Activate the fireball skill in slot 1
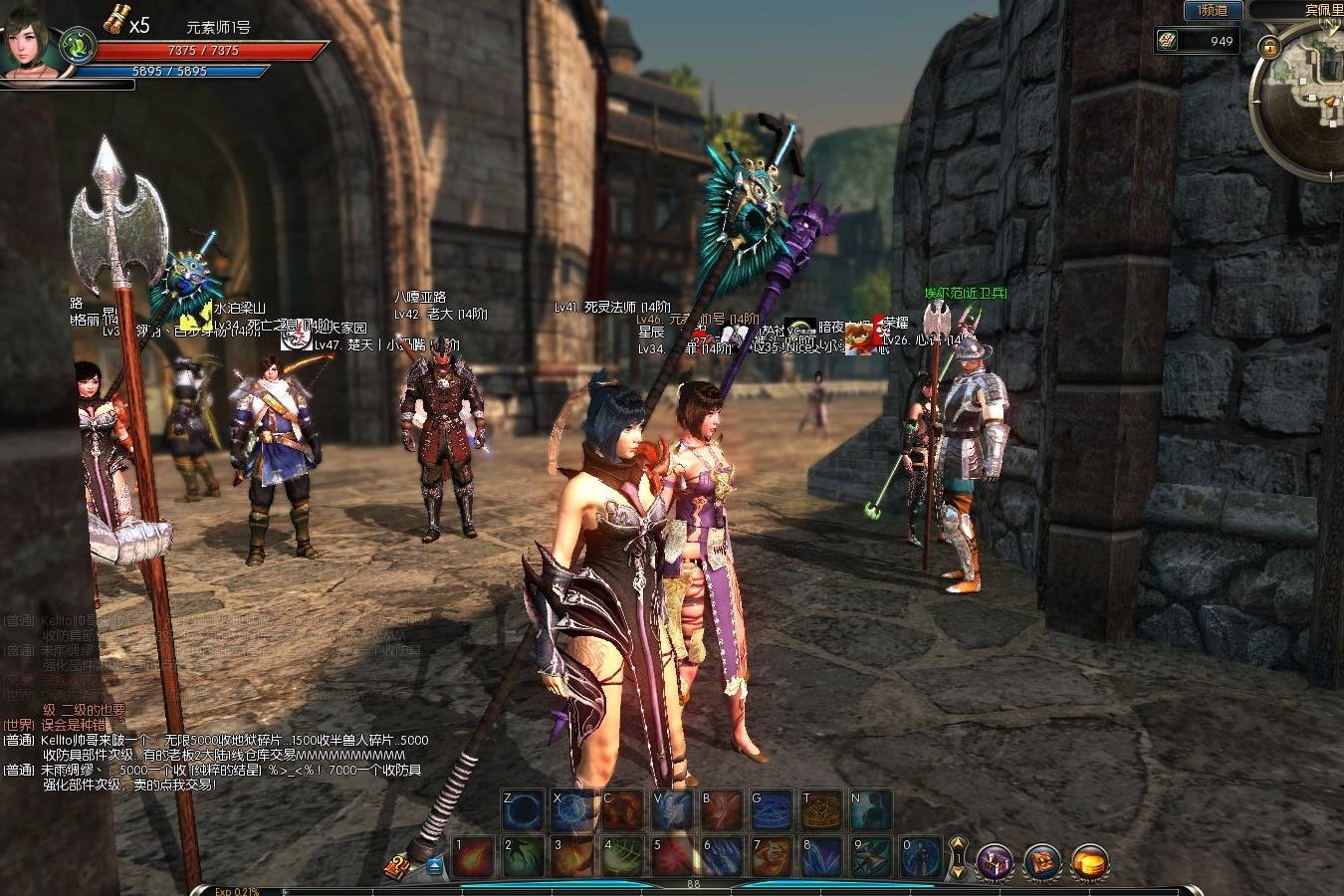 [x=473, y=856]
